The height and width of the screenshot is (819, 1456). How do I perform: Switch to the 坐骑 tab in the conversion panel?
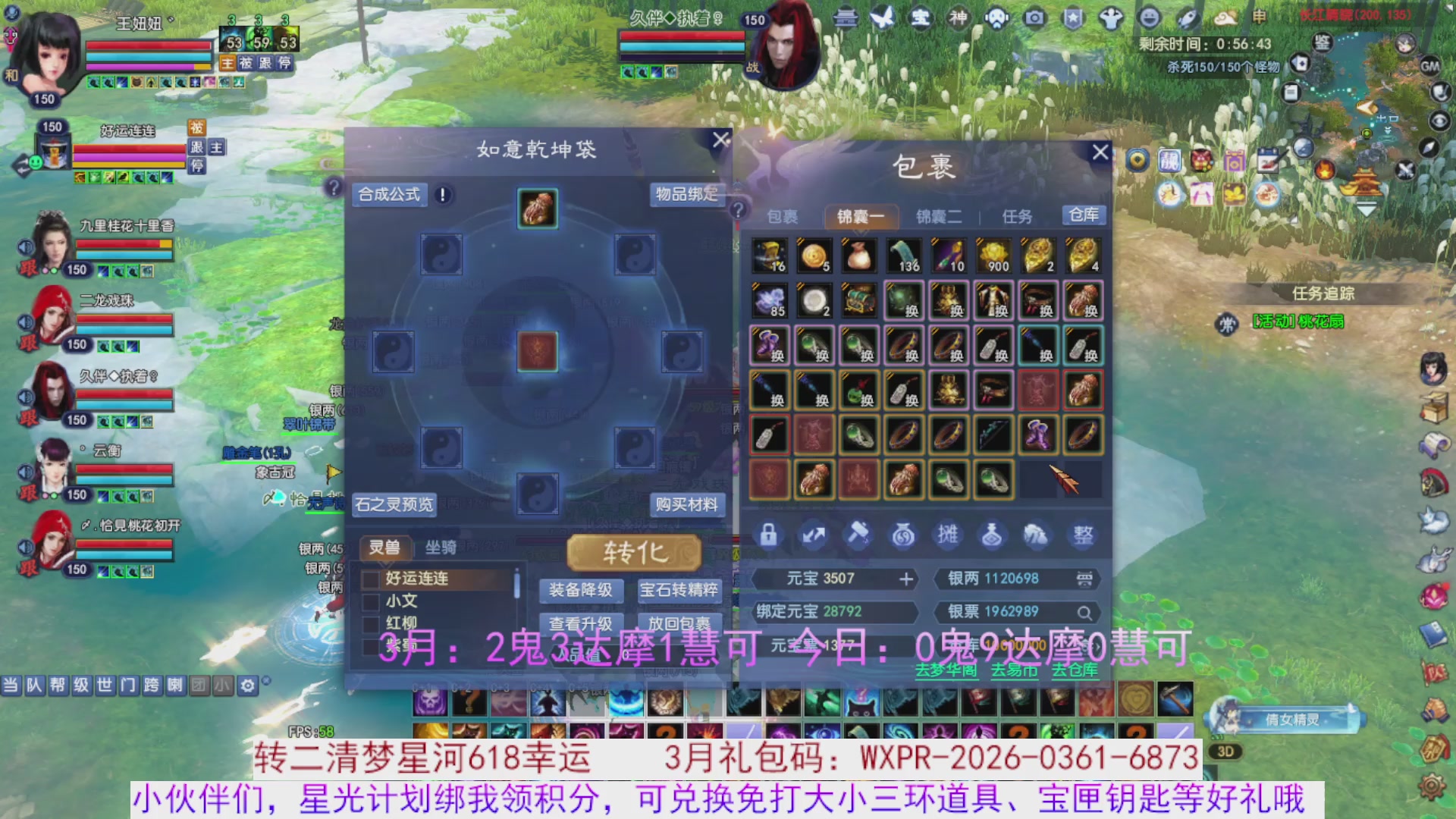click(441, 548)
